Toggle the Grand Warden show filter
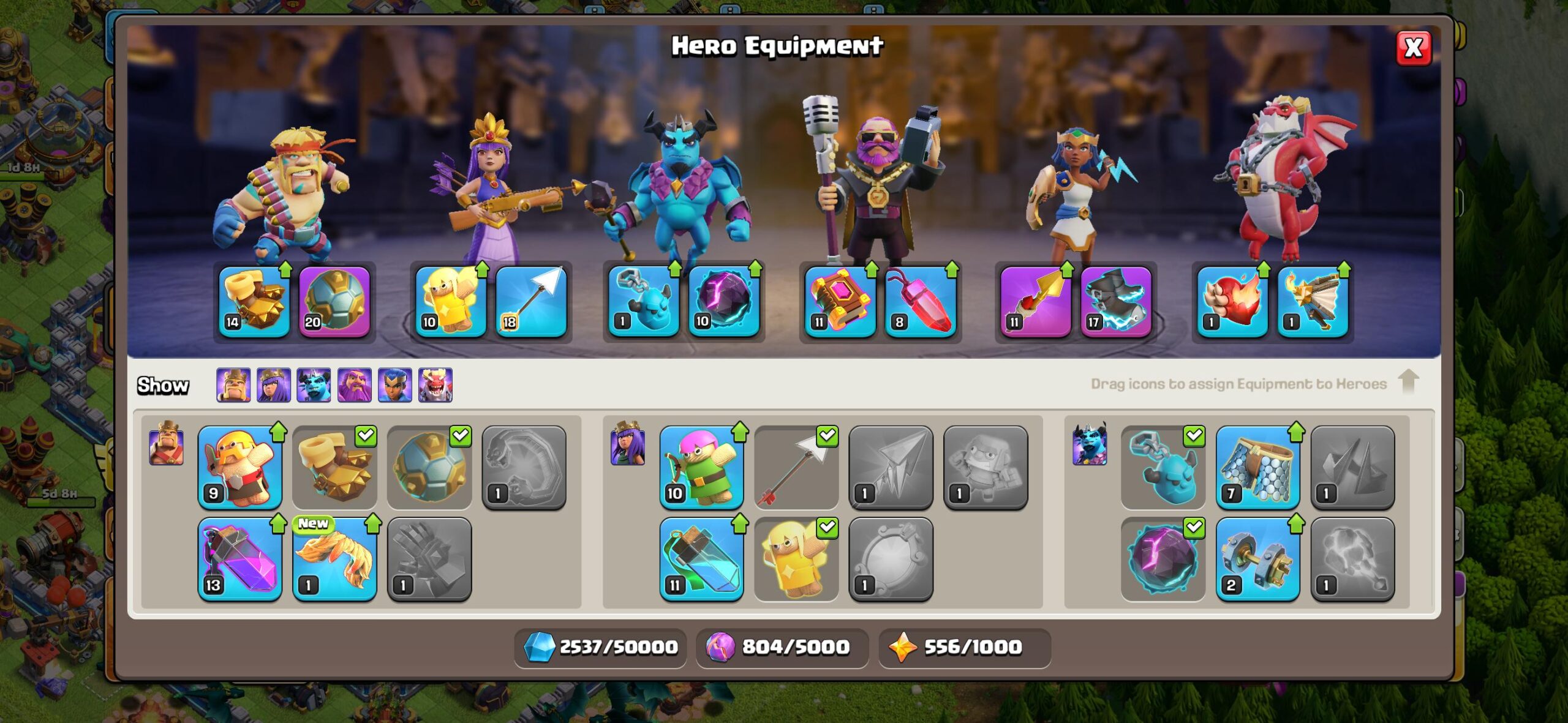Screen dimensions: 1568x723 click(355, 385)
